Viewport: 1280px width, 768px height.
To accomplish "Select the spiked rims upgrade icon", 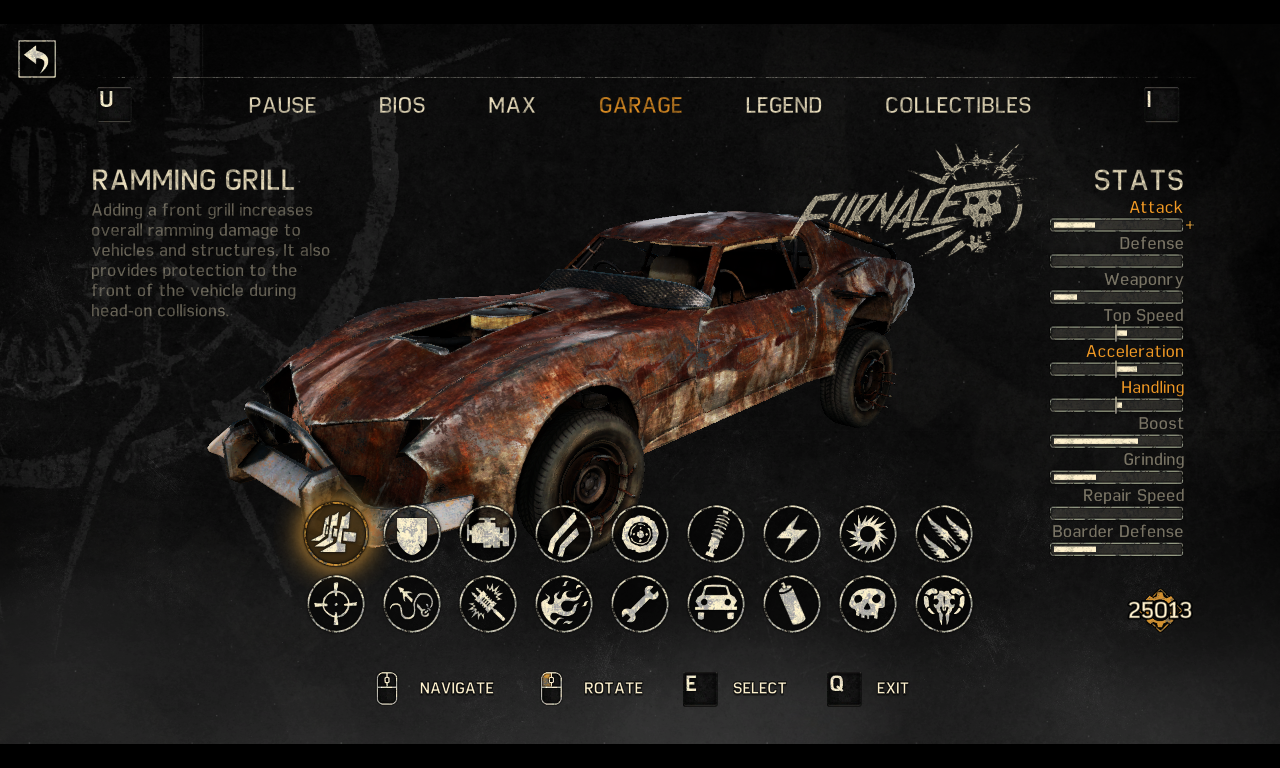I will pos(868,534).
